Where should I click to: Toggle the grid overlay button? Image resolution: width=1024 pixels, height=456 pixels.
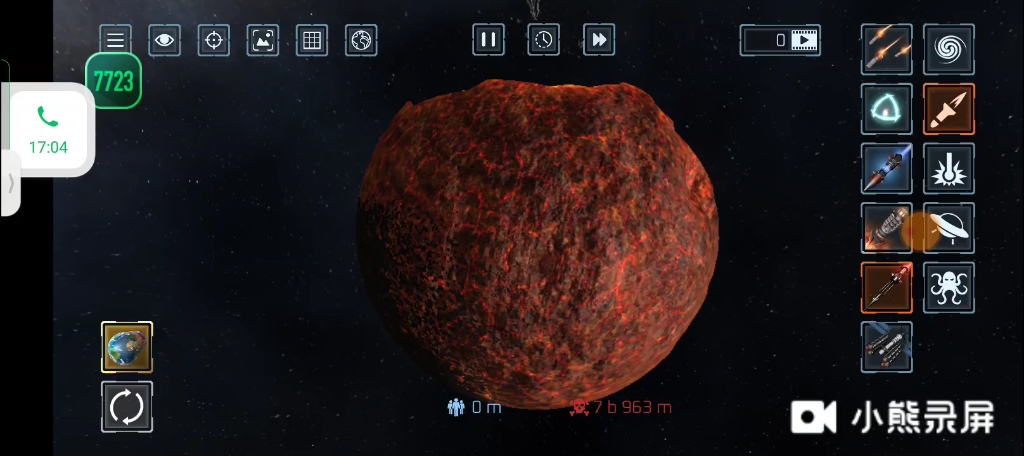(311, 41)
